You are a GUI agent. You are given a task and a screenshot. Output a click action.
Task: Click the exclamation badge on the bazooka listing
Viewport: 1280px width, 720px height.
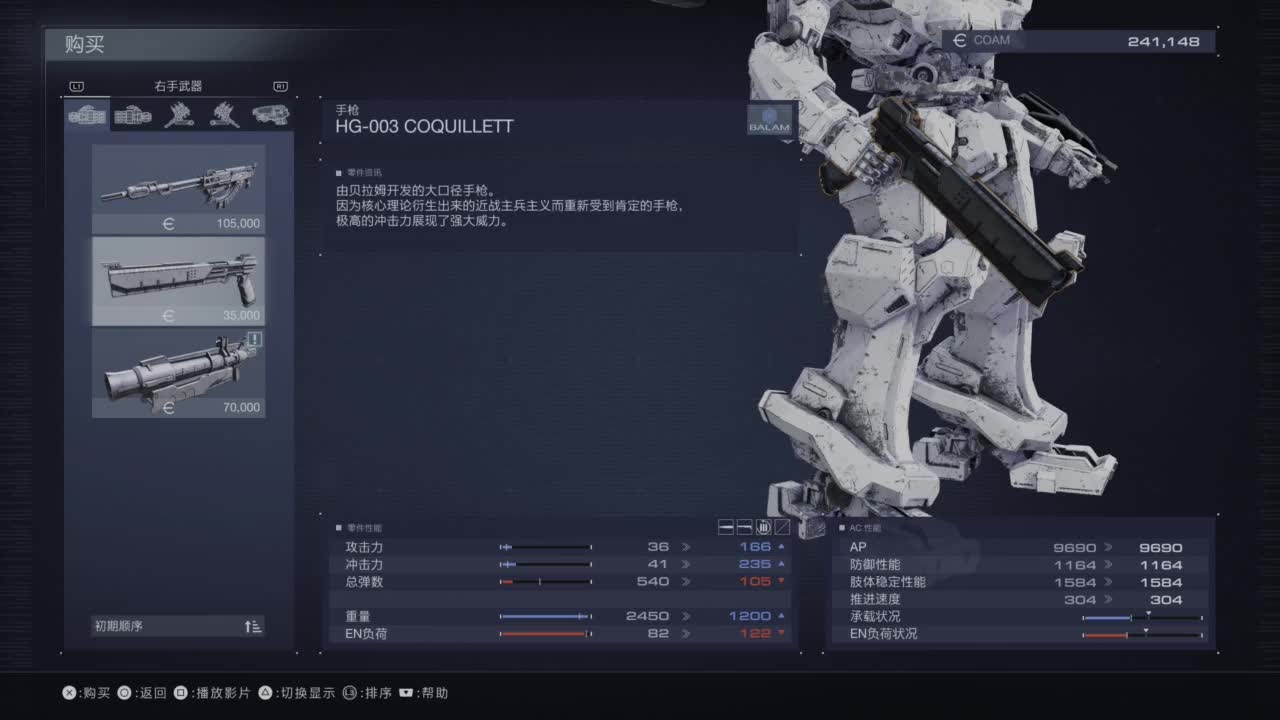255,340
